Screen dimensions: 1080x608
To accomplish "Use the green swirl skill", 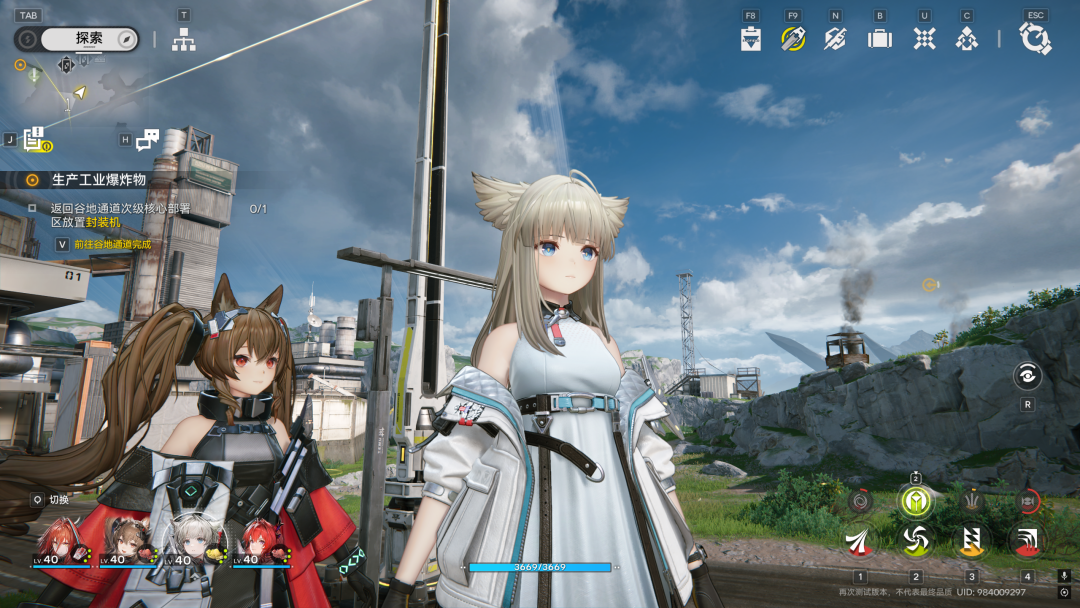I will coord(915,540).
